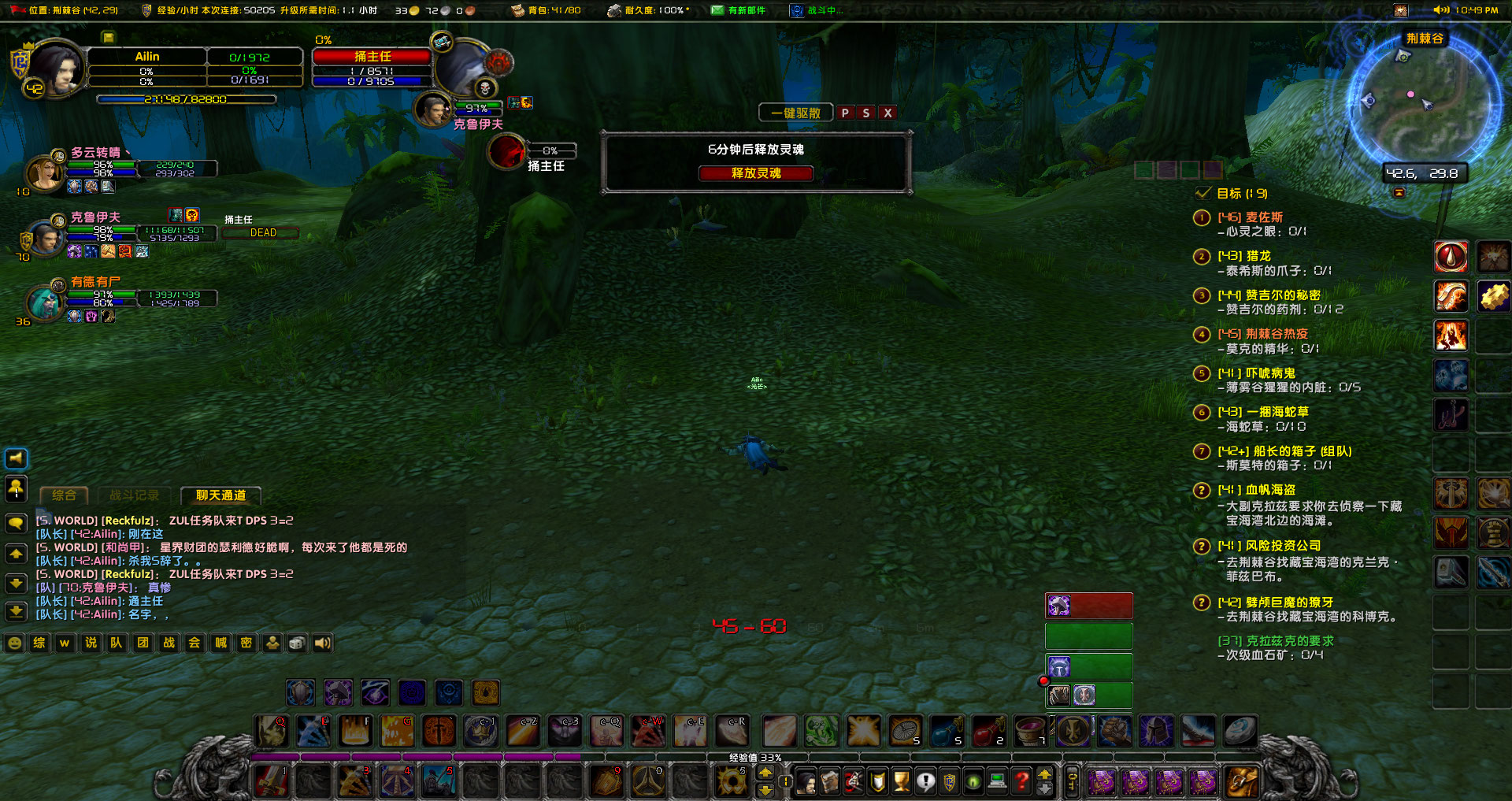The height and width of the screenshot is (801, 1512).
Task: Open the dungeon finder green eye icon
Action: click(973, 782)
